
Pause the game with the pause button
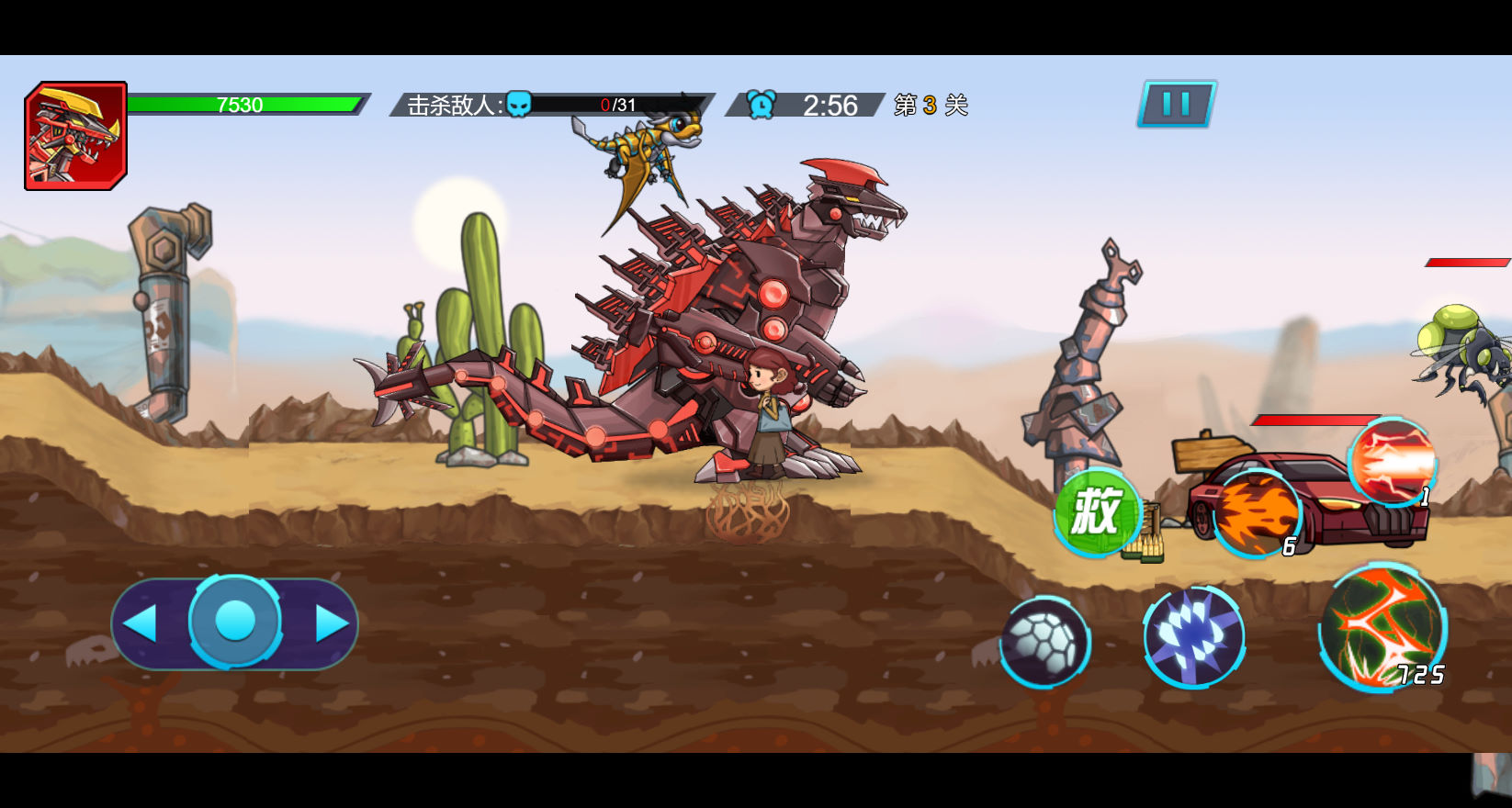coord(1177,104)
